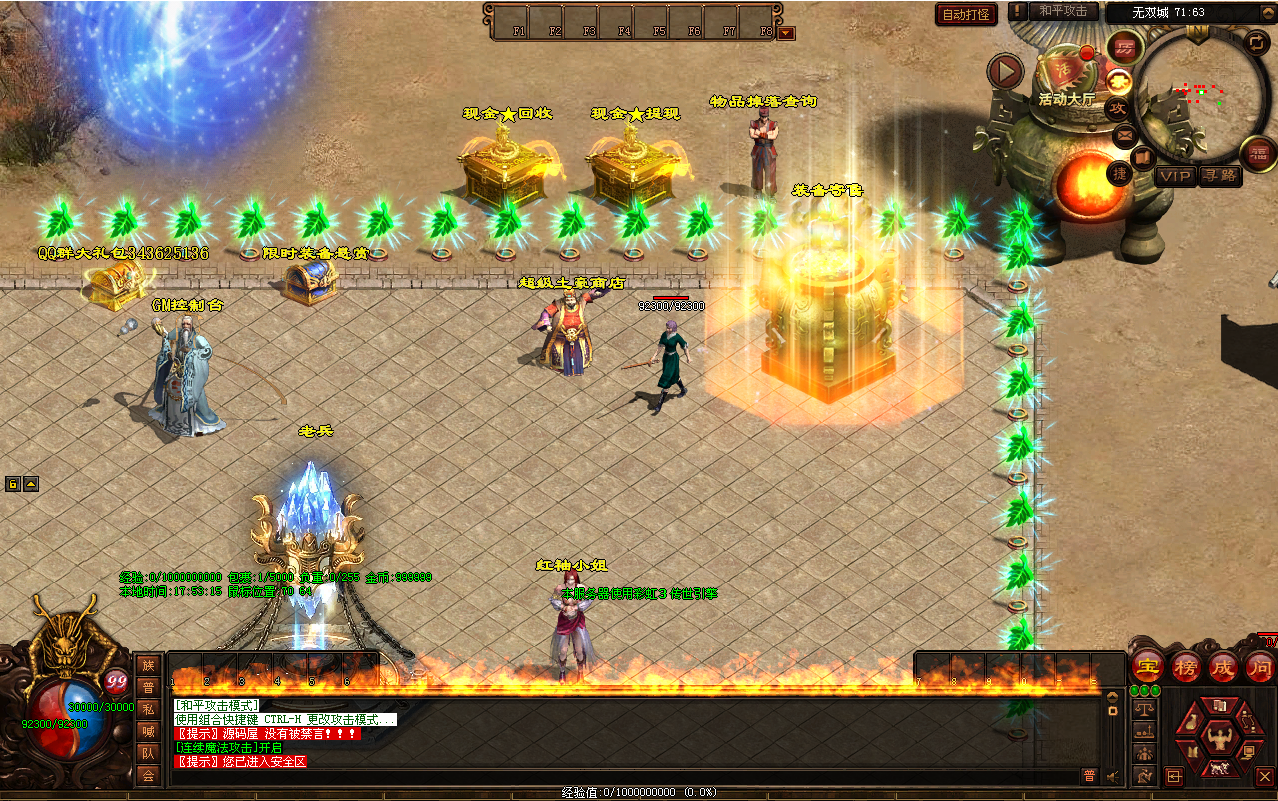
Task: Open the 宝 treasure menu orb
Action: 1147,666
